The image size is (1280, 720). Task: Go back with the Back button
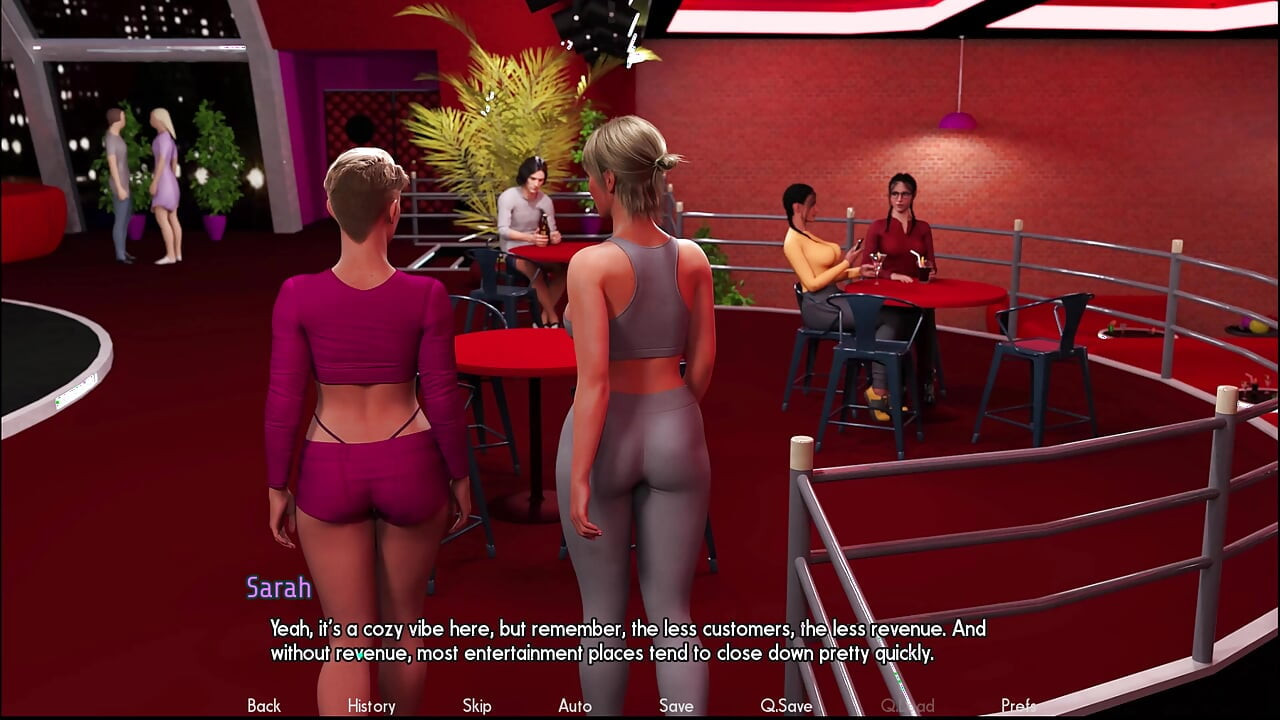click(264, 706)
